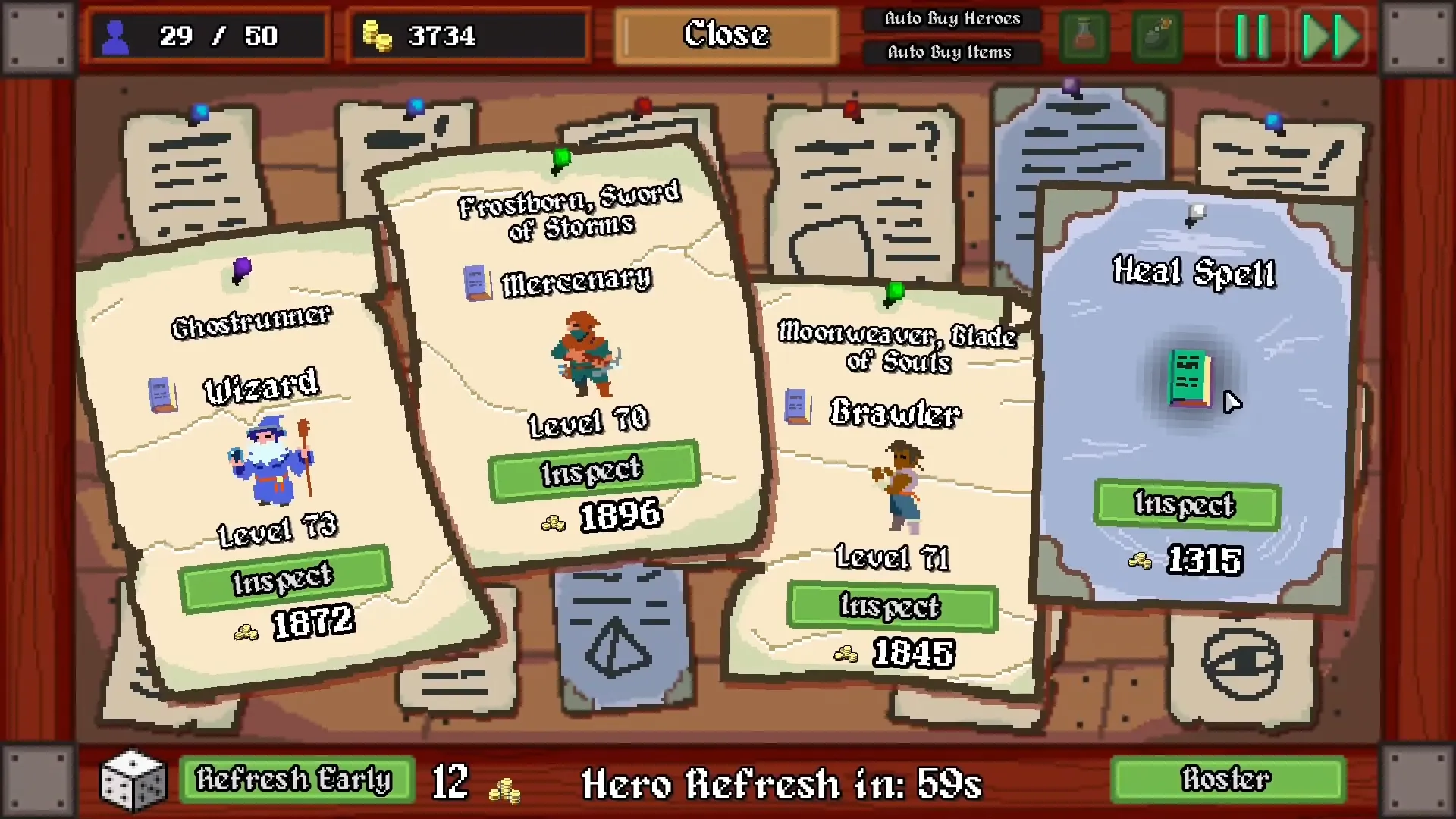Click the red potion icon button
Viewport: 1456px width, 819px height.
point(1084,36)
